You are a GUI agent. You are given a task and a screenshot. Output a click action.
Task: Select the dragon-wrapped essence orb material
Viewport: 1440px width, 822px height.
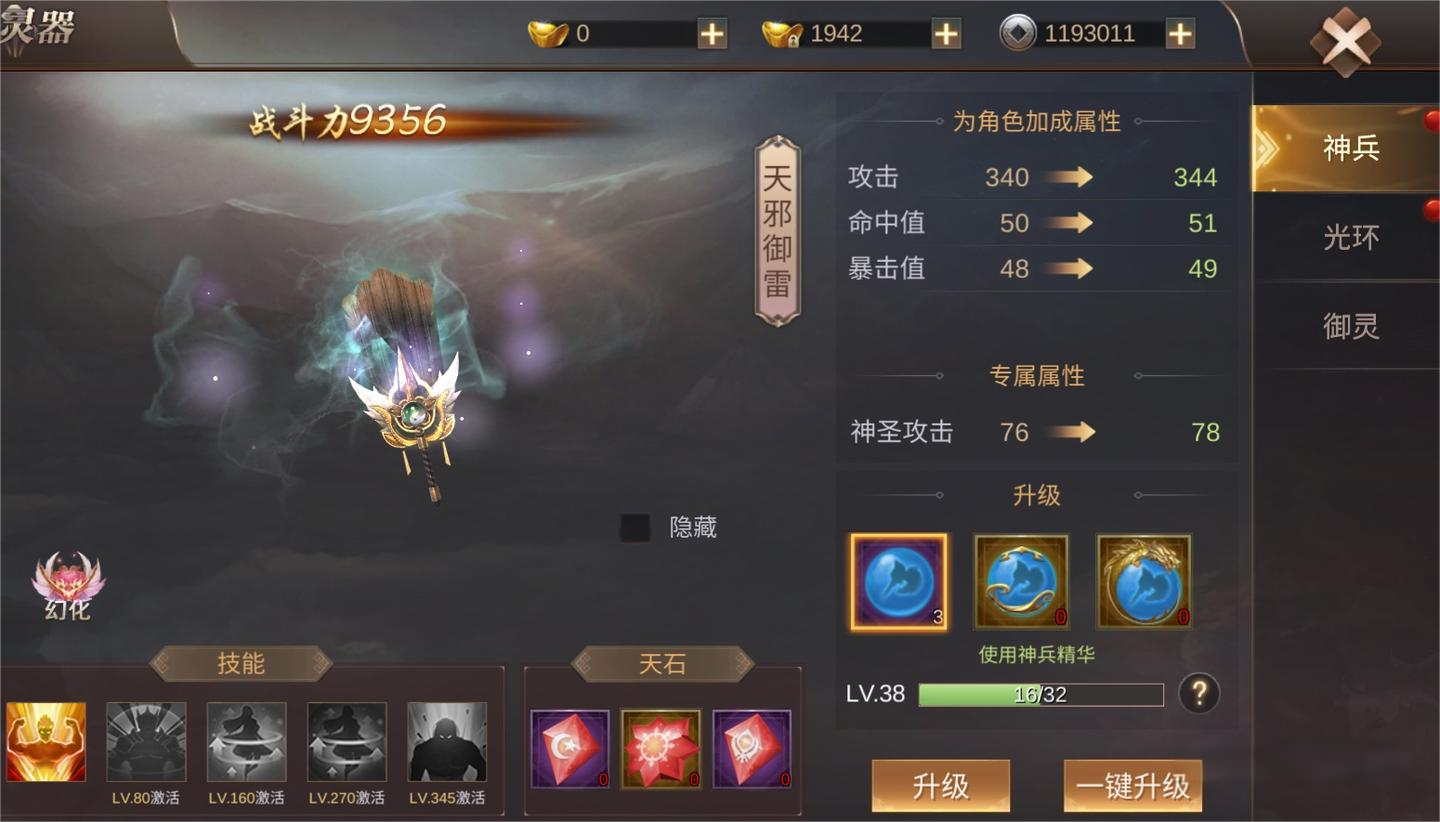coord(1143,580)
